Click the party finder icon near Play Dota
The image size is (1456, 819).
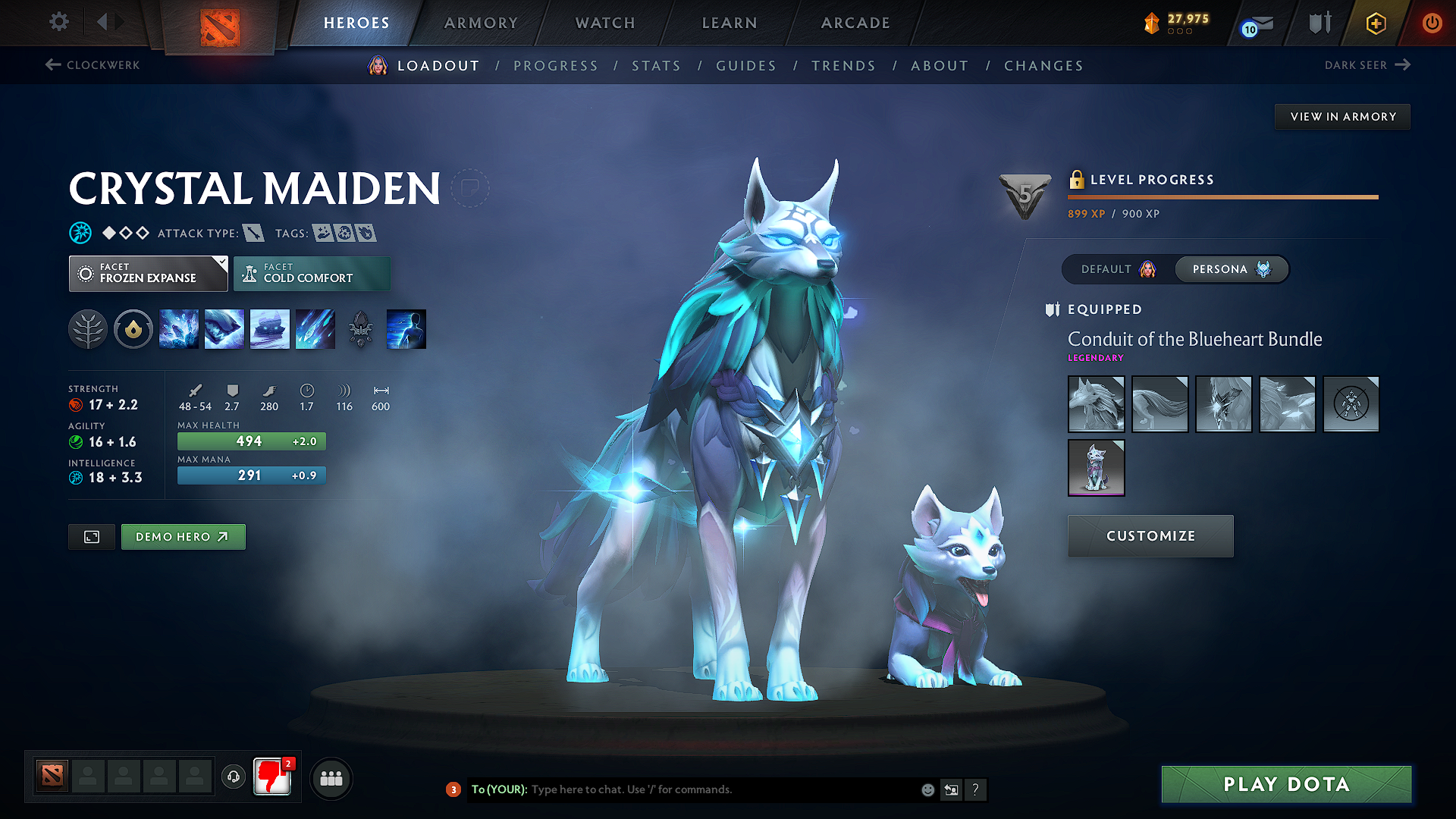coord(331,777)
